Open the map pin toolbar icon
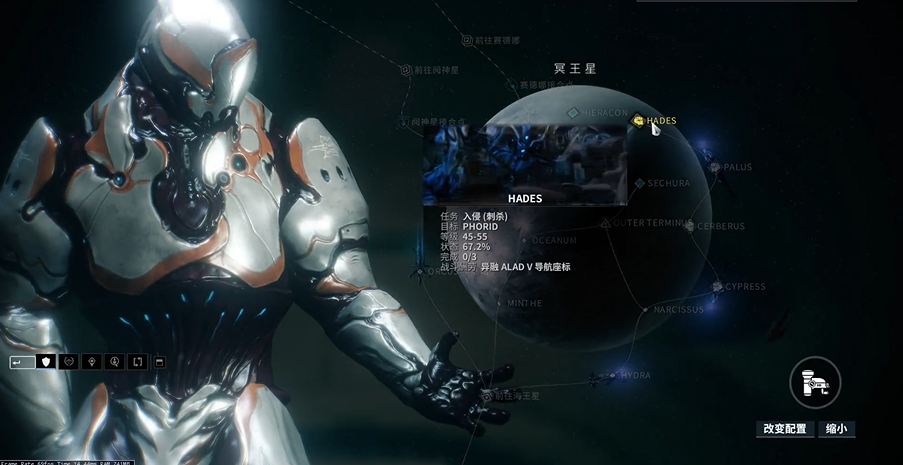Image resolution: width=903 pixels, height=465 pixels. [x=93, y=361]
